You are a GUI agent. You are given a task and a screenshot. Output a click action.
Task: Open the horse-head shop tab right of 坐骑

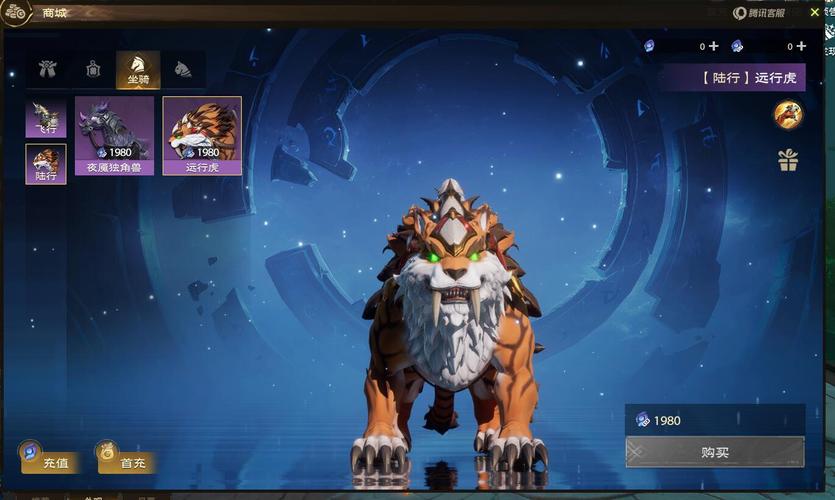(x=183, y=69)
